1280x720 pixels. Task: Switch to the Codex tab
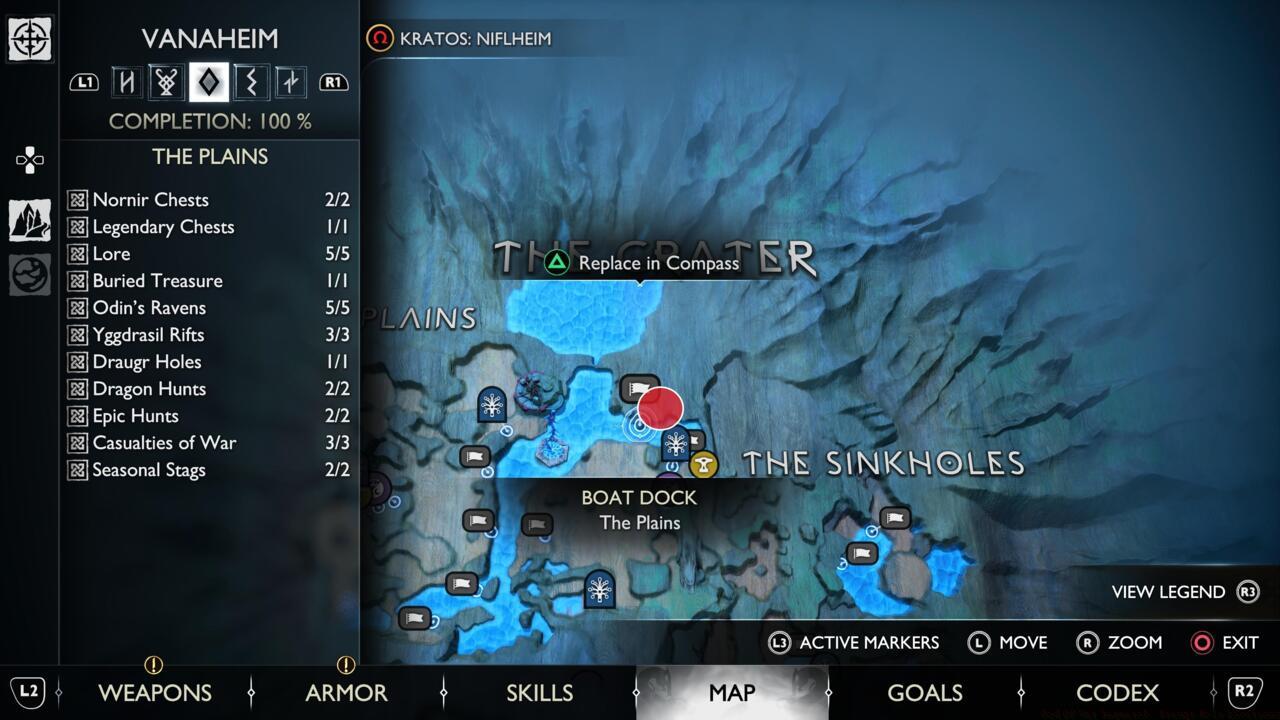1117,692
